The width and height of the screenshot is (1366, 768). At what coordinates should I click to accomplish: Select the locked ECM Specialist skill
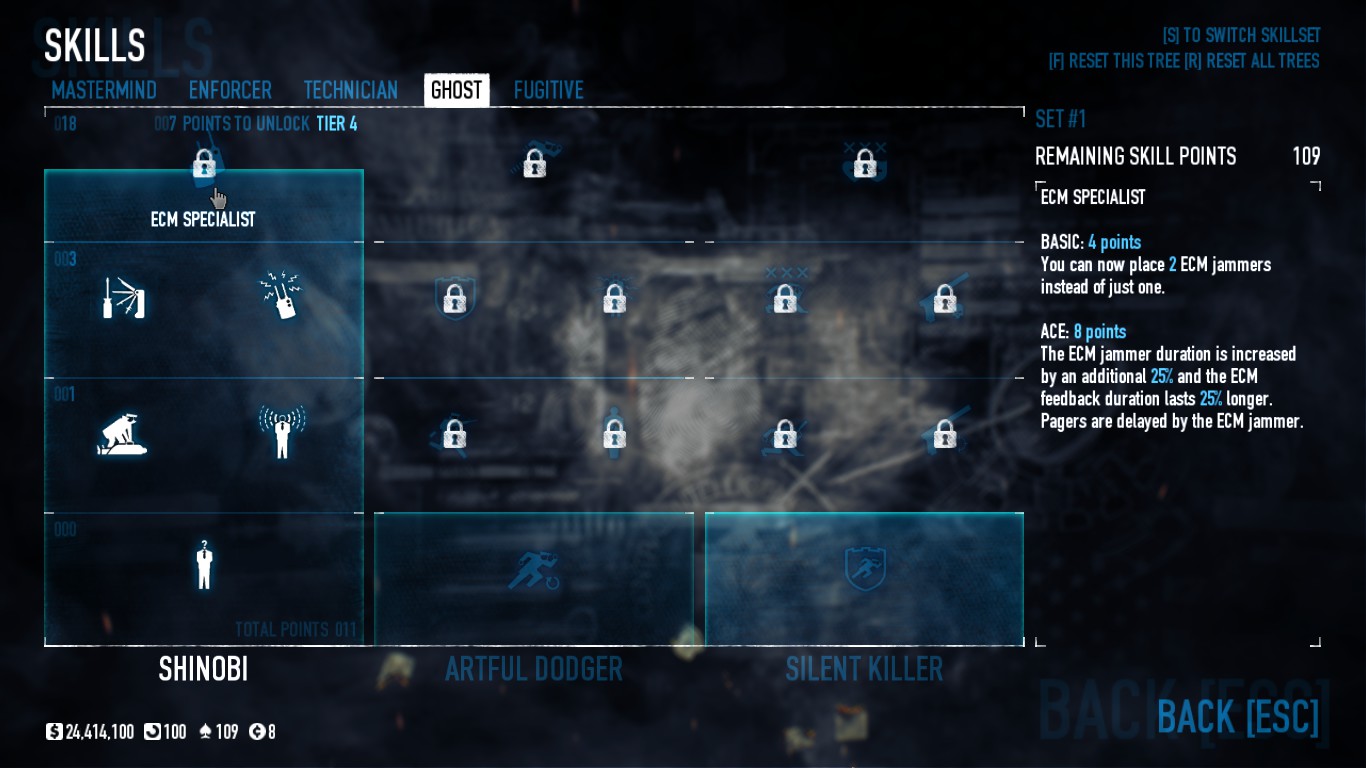point(204,164)
